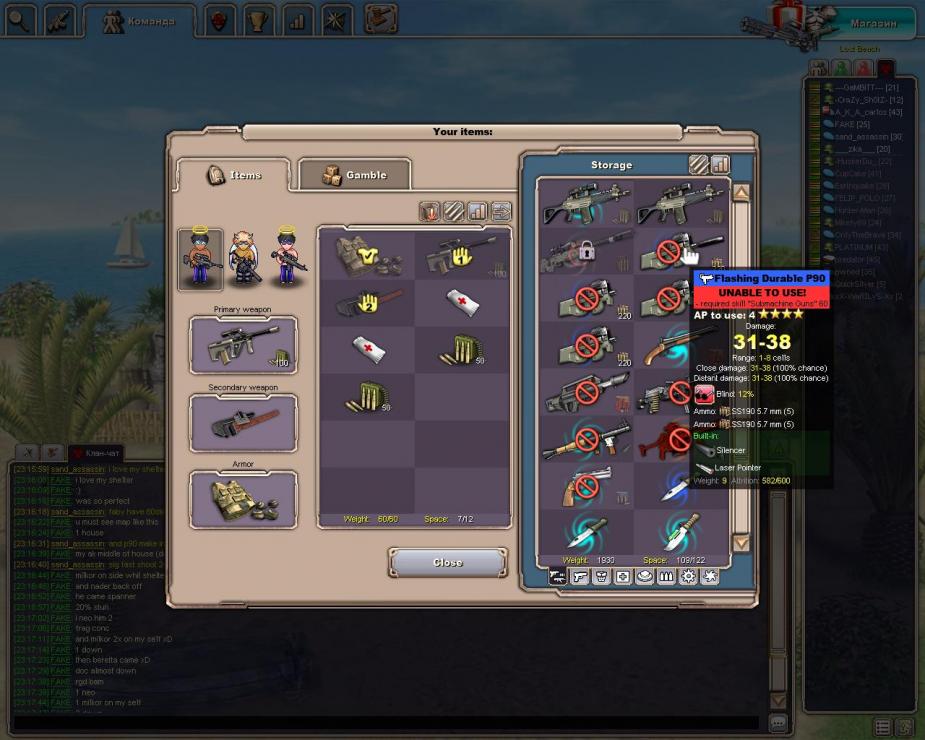The image size is (925, 740).
Task: Filter storage by pistol category icon
Action: pyautogui.click(x=579, y=577)
